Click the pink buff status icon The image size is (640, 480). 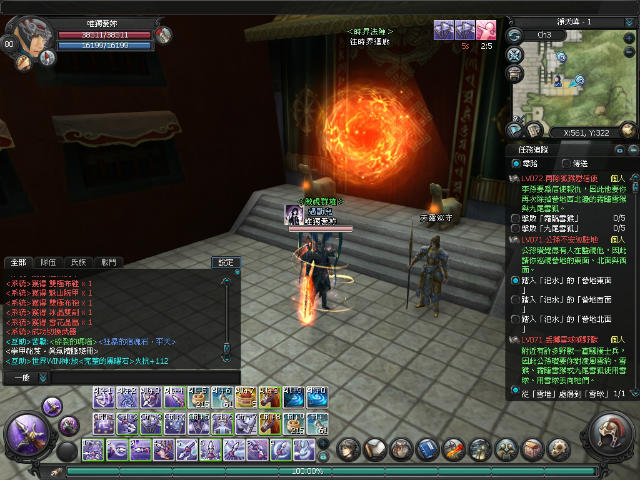click(485, 29)
